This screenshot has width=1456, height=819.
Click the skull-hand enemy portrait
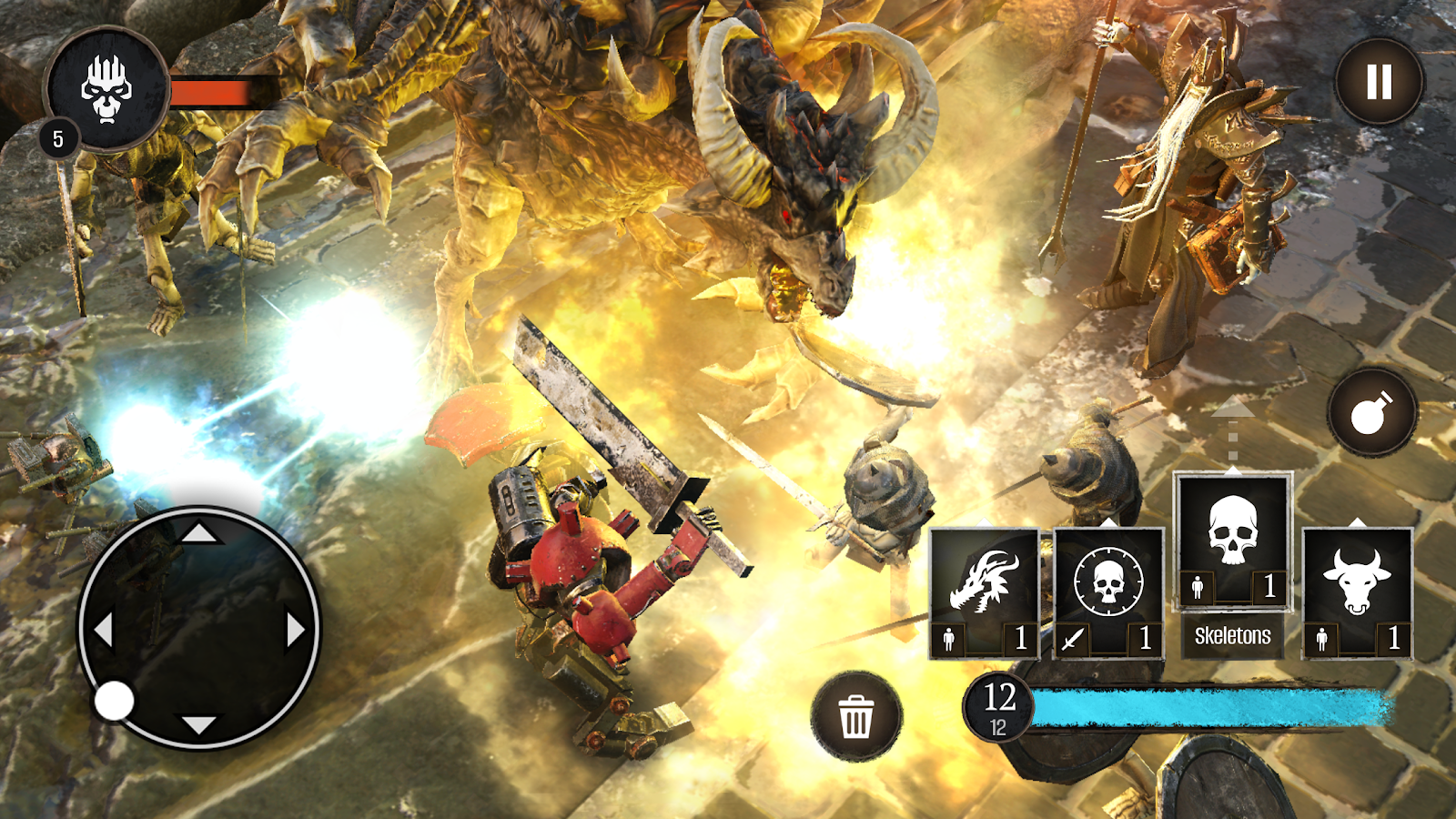pyautogui.click(x=106, y=88)
